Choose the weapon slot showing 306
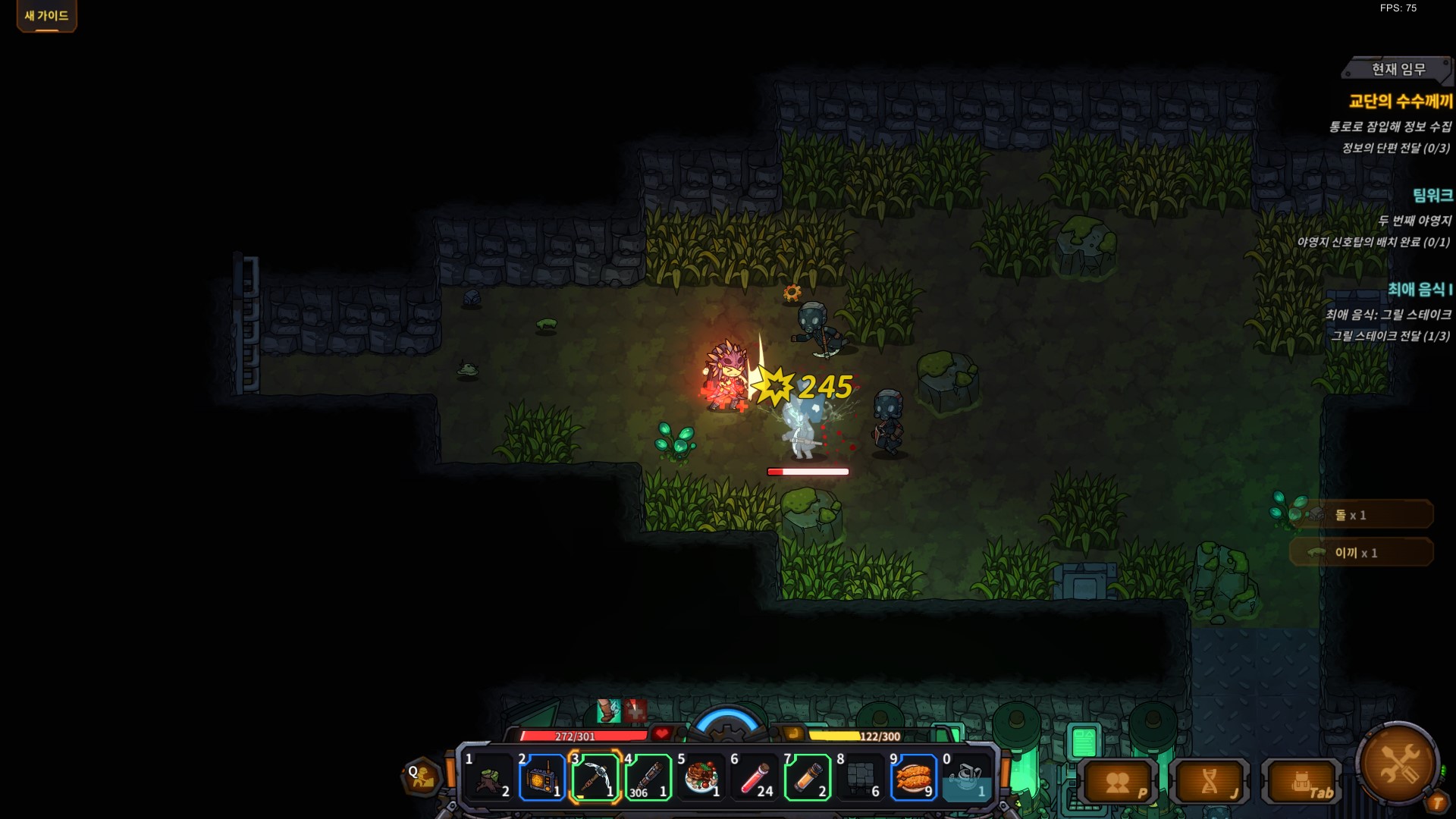 tap(648, 778)
